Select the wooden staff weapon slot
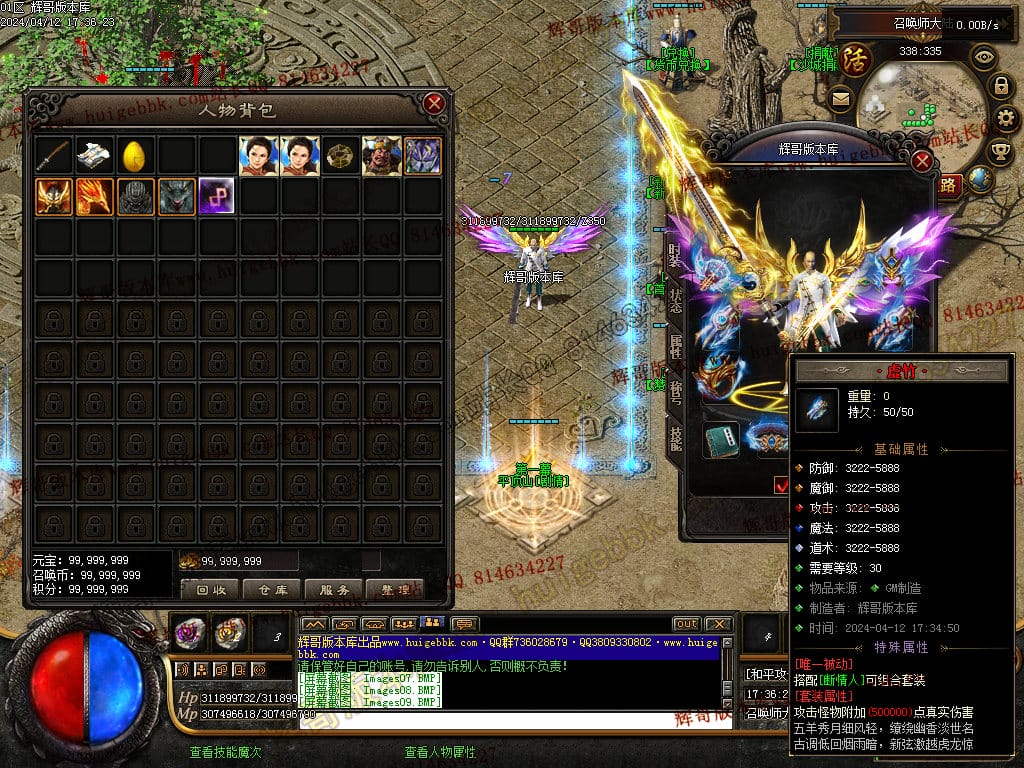This screenshot has height=768, width=1024. tap(54, 156)
